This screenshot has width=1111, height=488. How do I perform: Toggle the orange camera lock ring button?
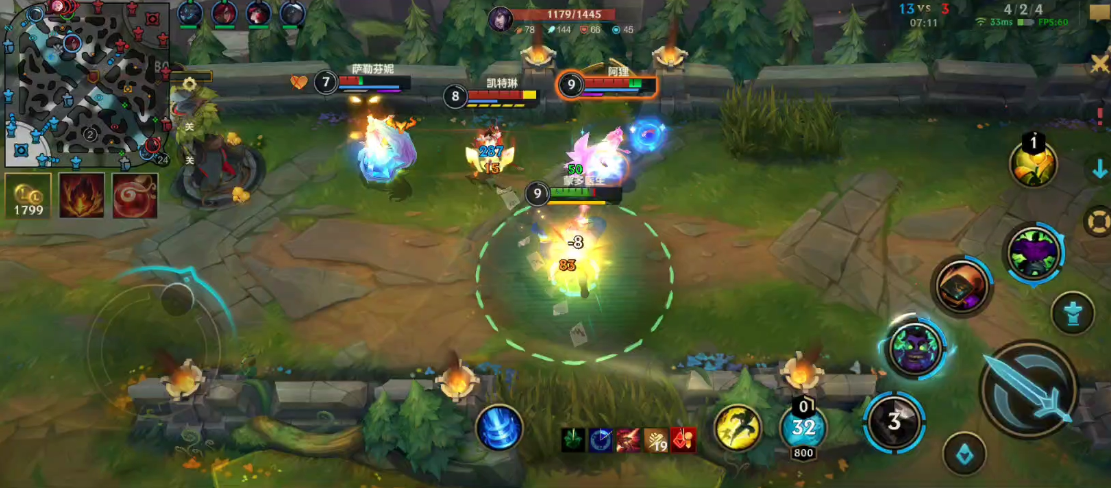1098,220
